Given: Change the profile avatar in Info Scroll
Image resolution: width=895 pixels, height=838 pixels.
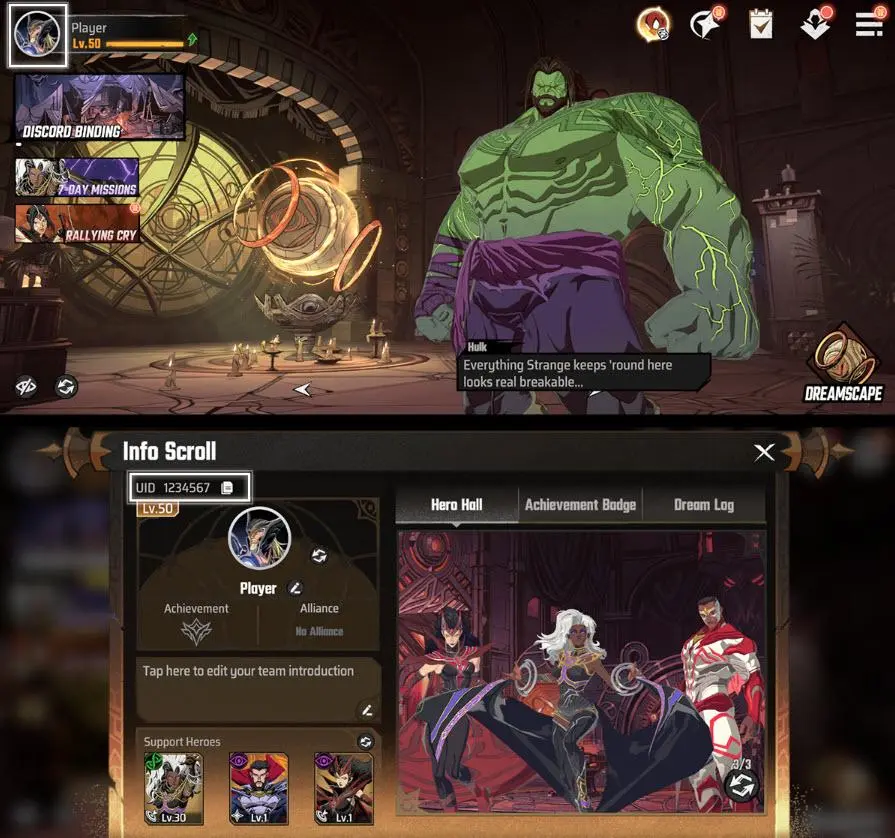Looking at the screenshot, I should click(319, 555).
